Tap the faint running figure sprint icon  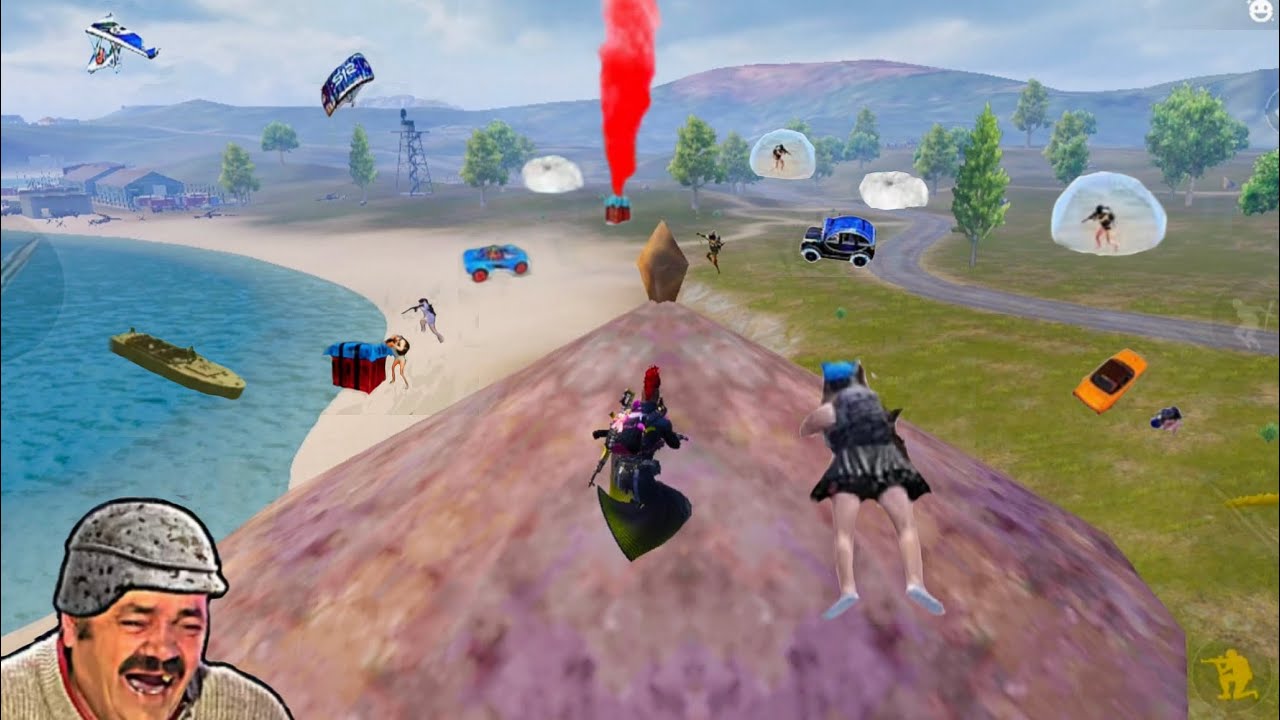click(x=1246, y=319)
